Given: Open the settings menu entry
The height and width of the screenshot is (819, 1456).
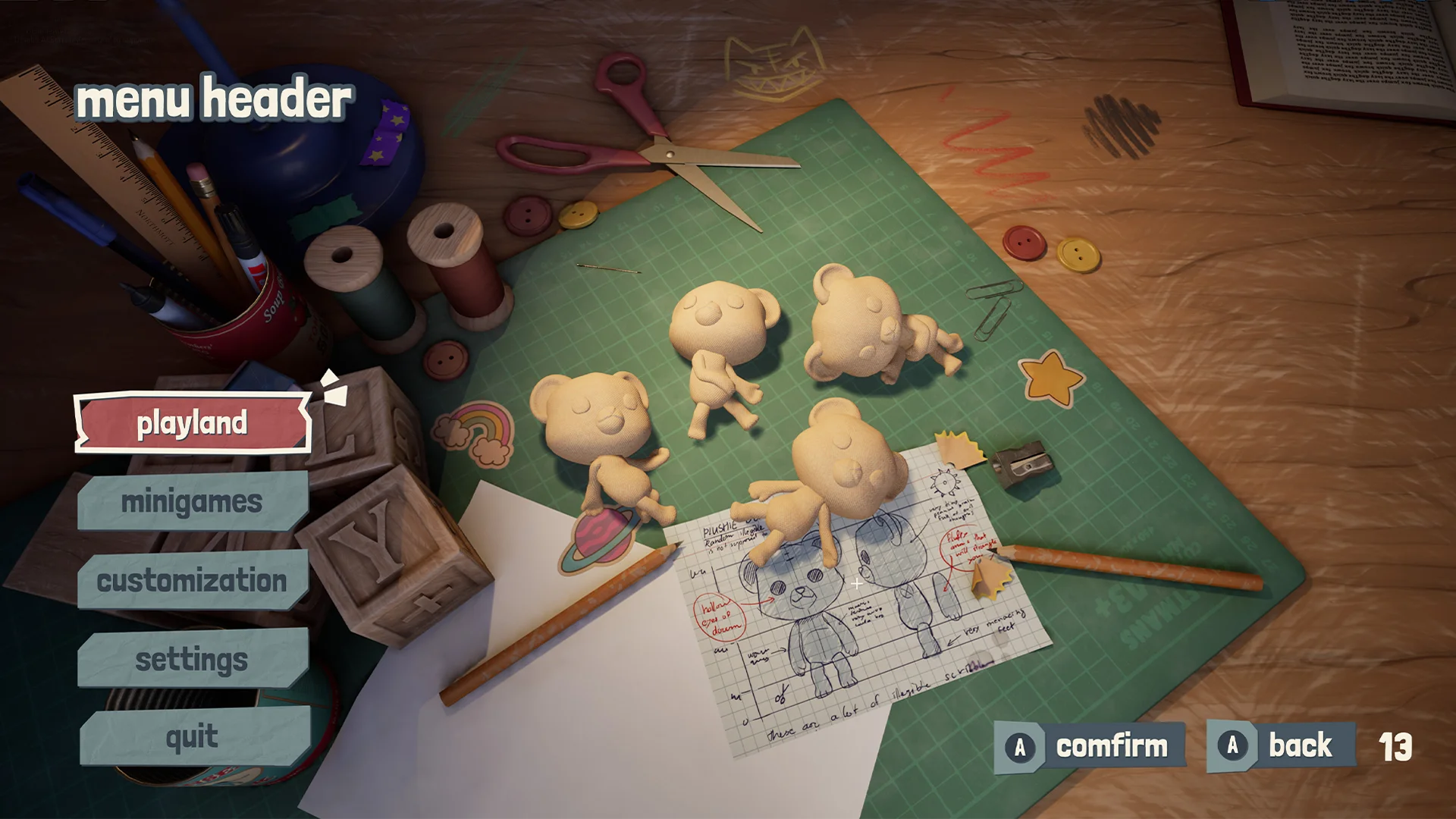Looking at the screenshot, I should pos(190,661).
